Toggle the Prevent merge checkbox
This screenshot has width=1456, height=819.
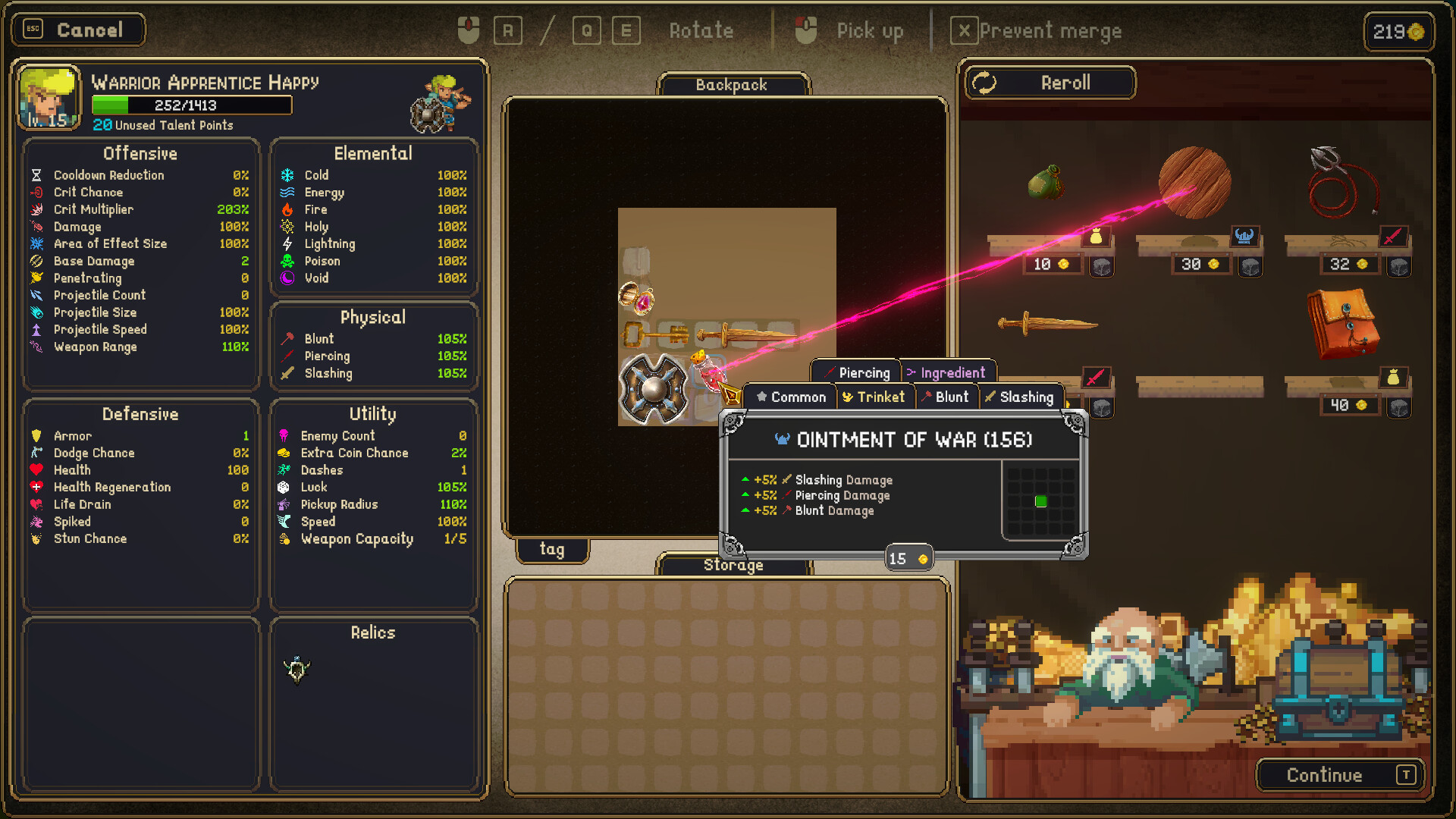click(x=964, y=31)
